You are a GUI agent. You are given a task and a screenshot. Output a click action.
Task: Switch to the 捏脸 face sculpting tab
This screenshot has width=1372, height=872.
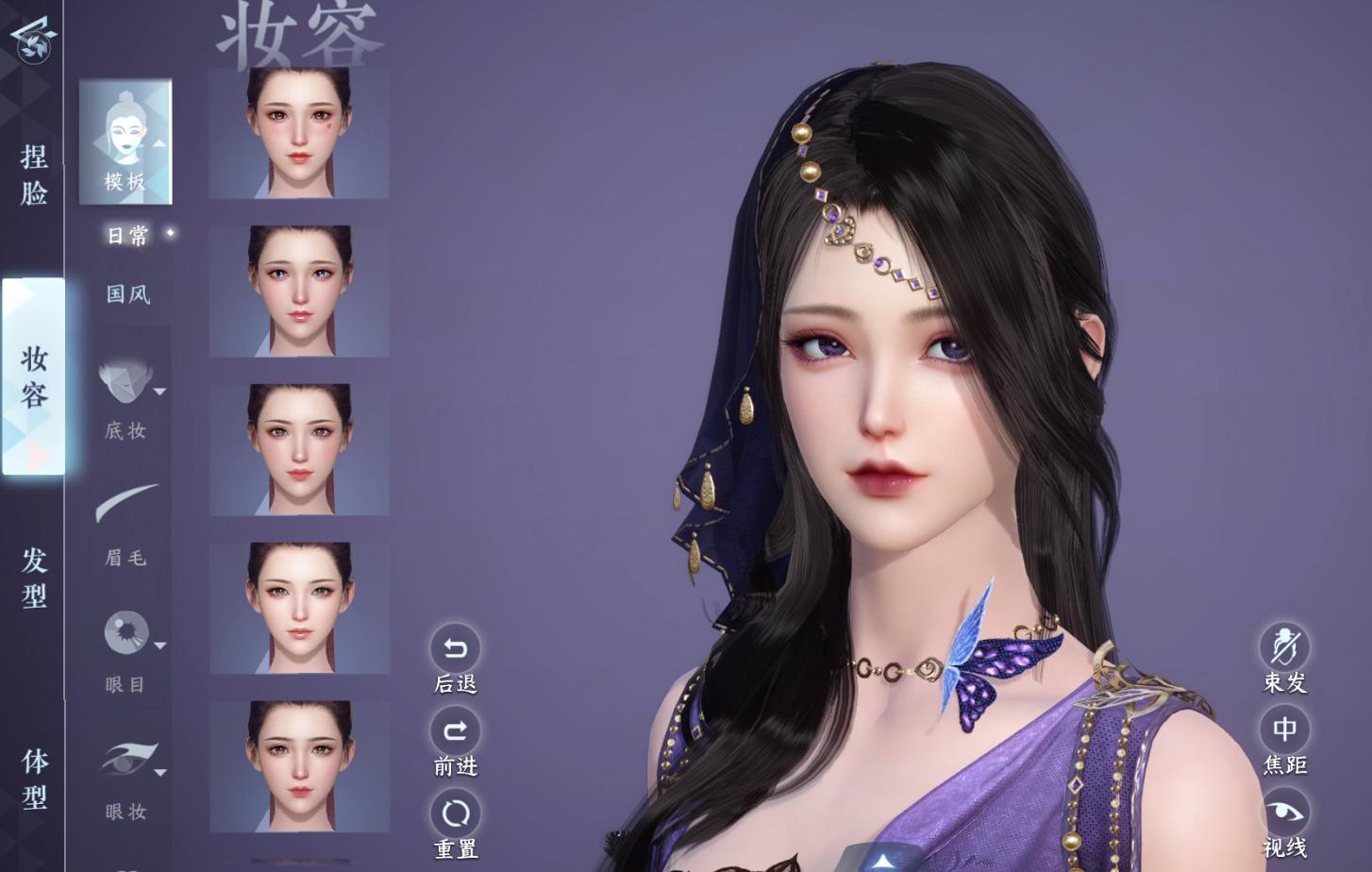point(34,175)
